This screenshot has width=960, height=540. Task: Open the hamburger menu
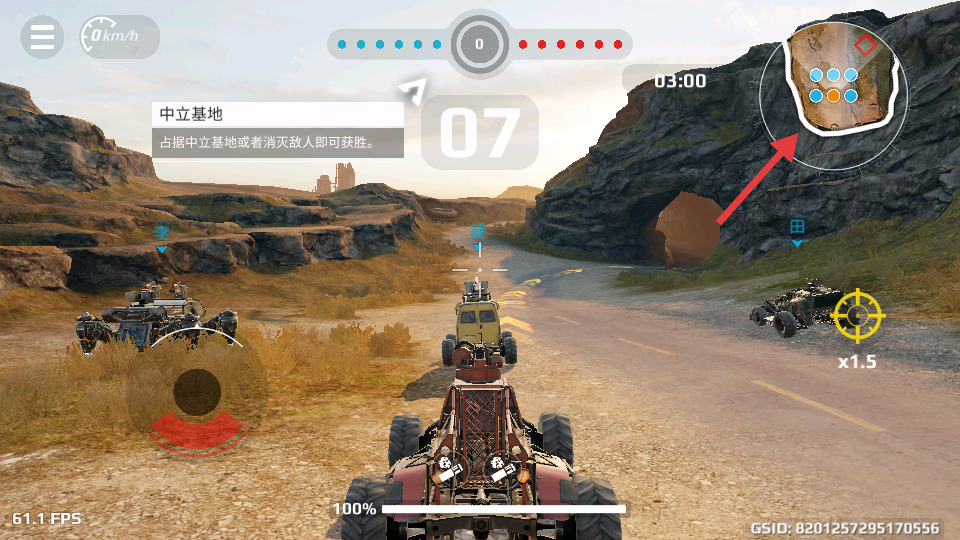(x=42, y=37)
